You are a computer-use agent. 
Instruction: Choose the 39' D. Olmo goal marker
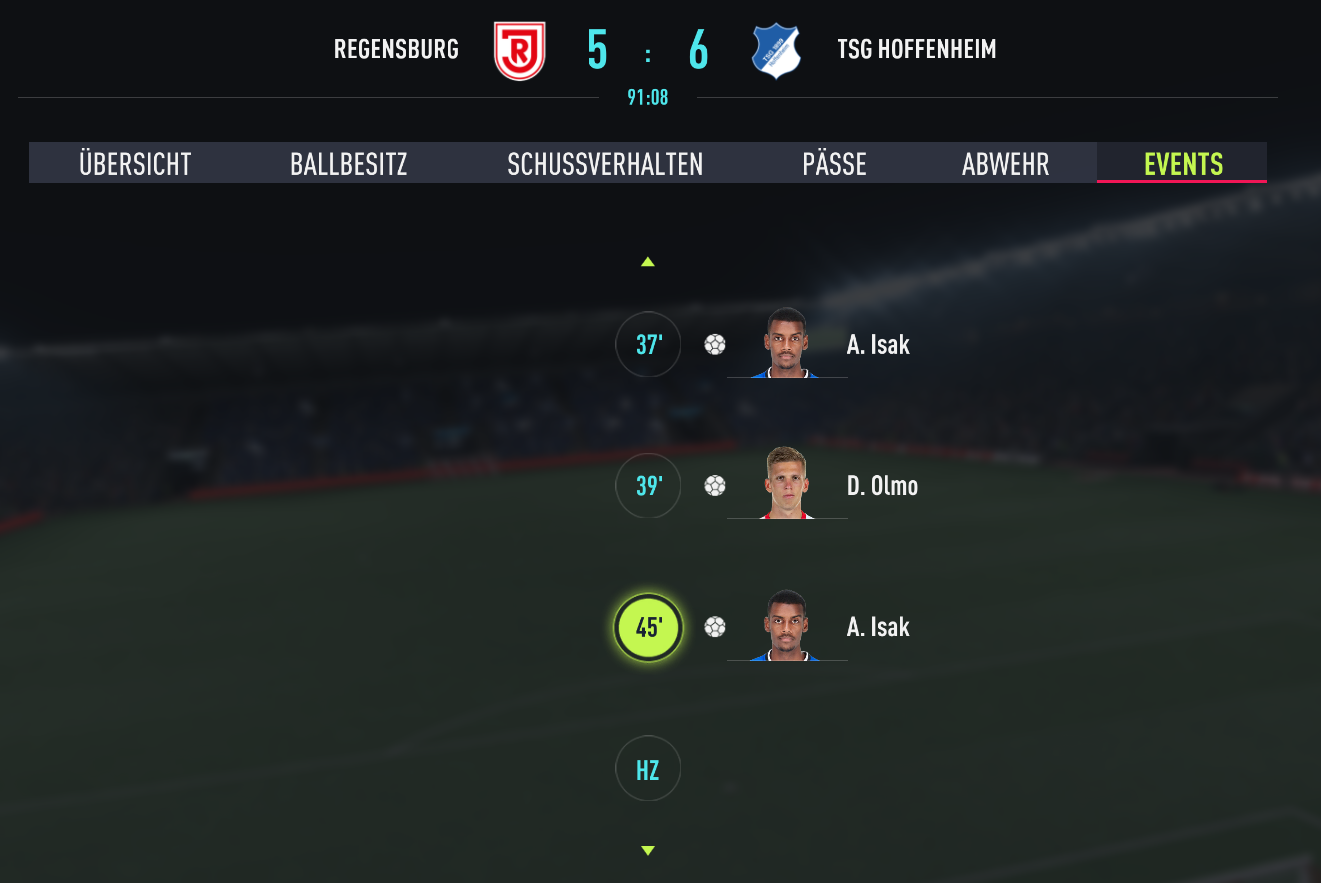coord(648,486)
